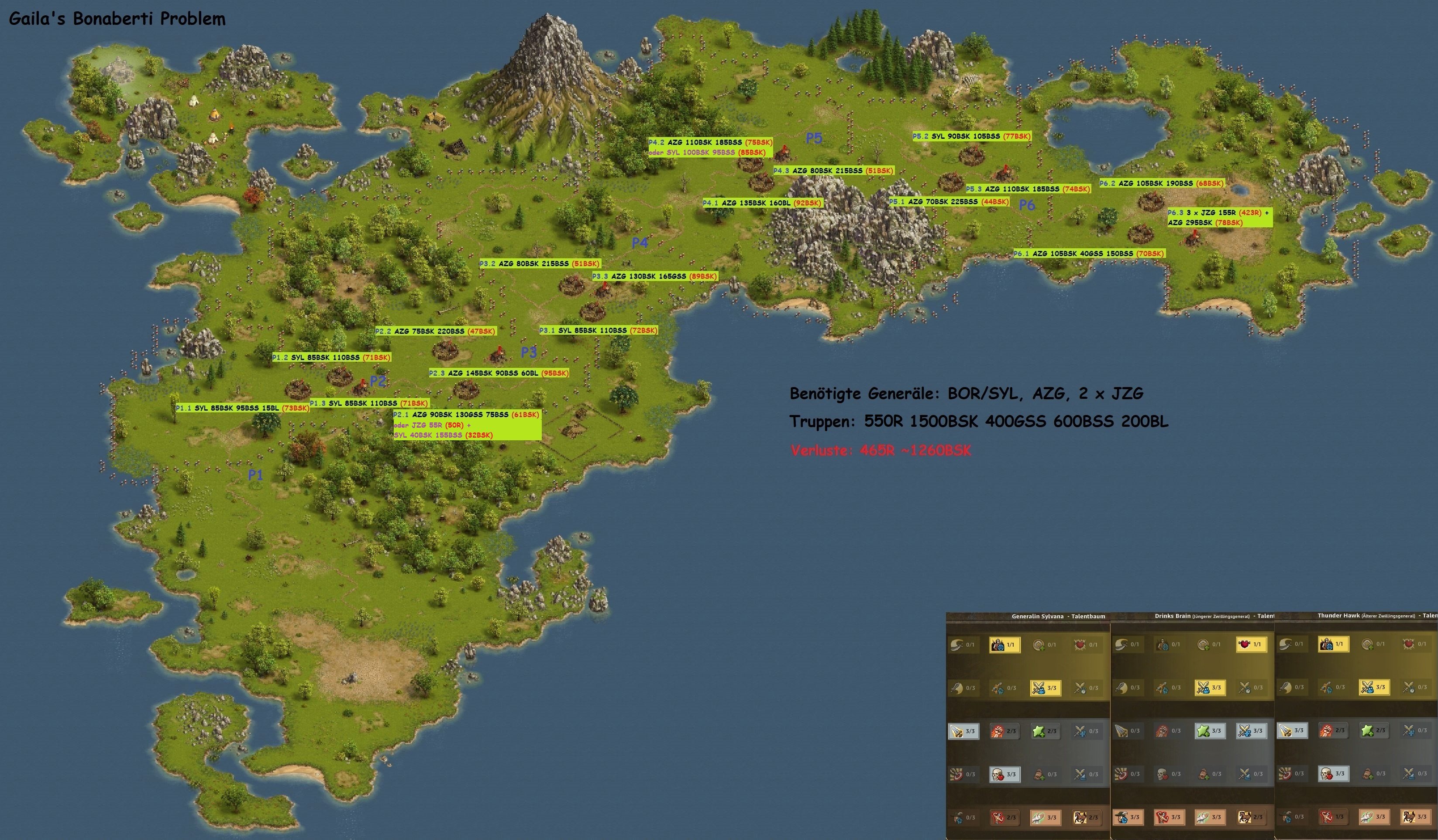Image resolution: width=1438 pixels, height=840 pixels.
Task: Choose Thunder Hawk's skull talent at 3/3
Action: tap(1333, 773)
